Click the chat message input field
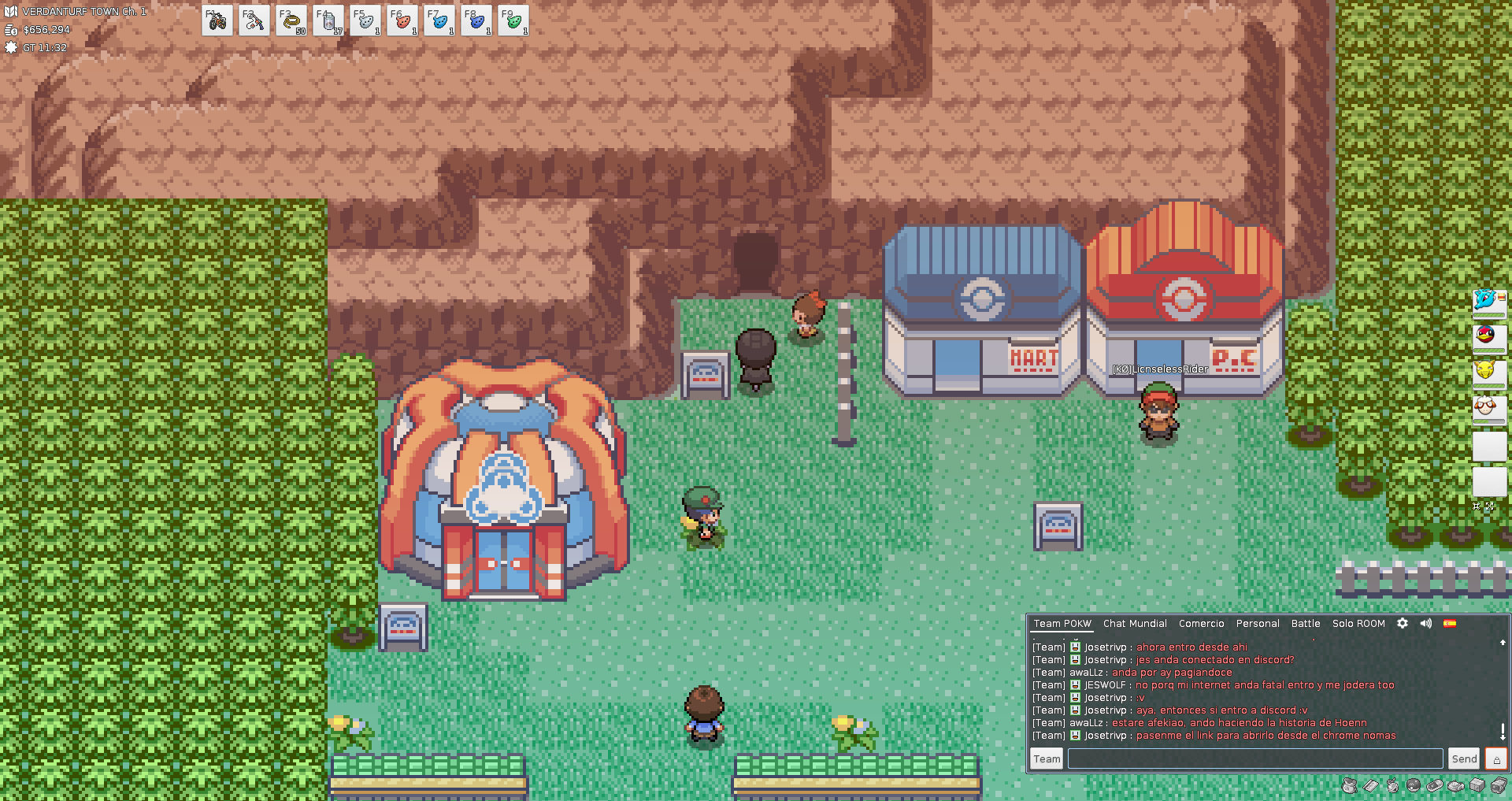1512x801 pixels. tap(1254, 758)
